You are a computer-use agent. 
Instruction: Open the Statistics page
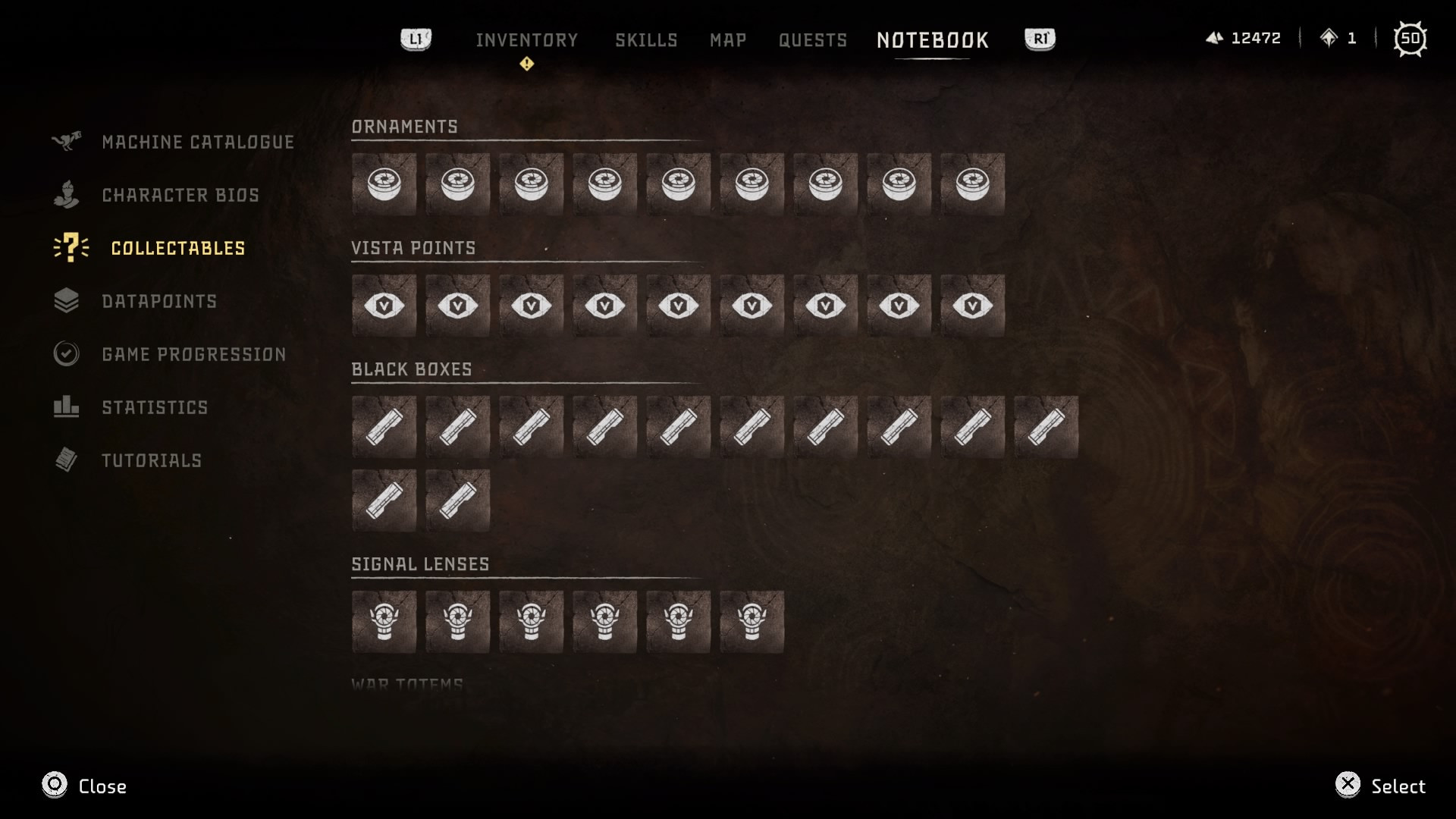coord(155,407)
